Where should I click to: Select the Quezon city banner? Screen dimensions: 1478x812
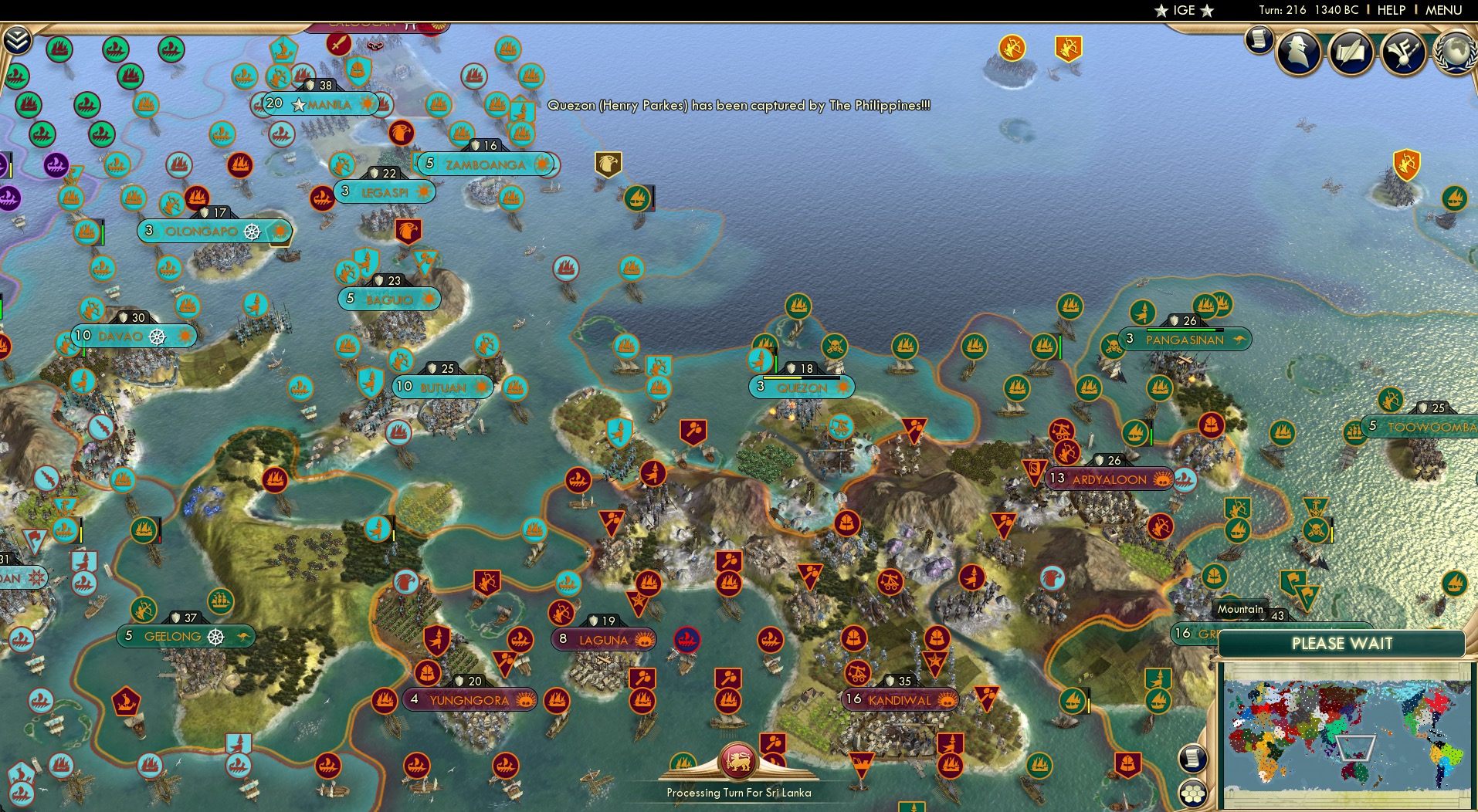coord(802,388)
